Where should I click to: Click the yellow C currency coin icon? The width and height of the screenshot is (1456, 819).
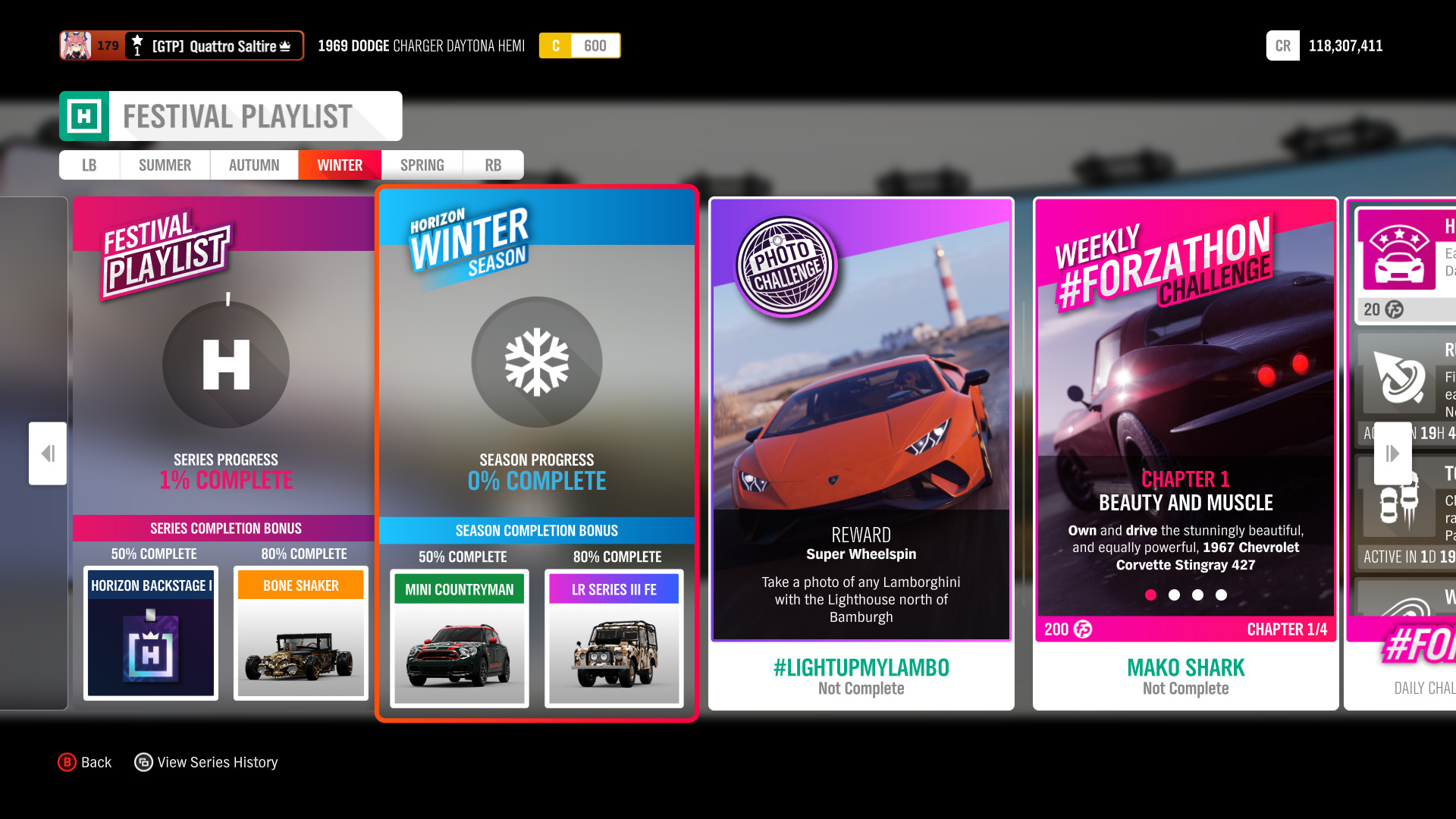[x=556, y=45]
